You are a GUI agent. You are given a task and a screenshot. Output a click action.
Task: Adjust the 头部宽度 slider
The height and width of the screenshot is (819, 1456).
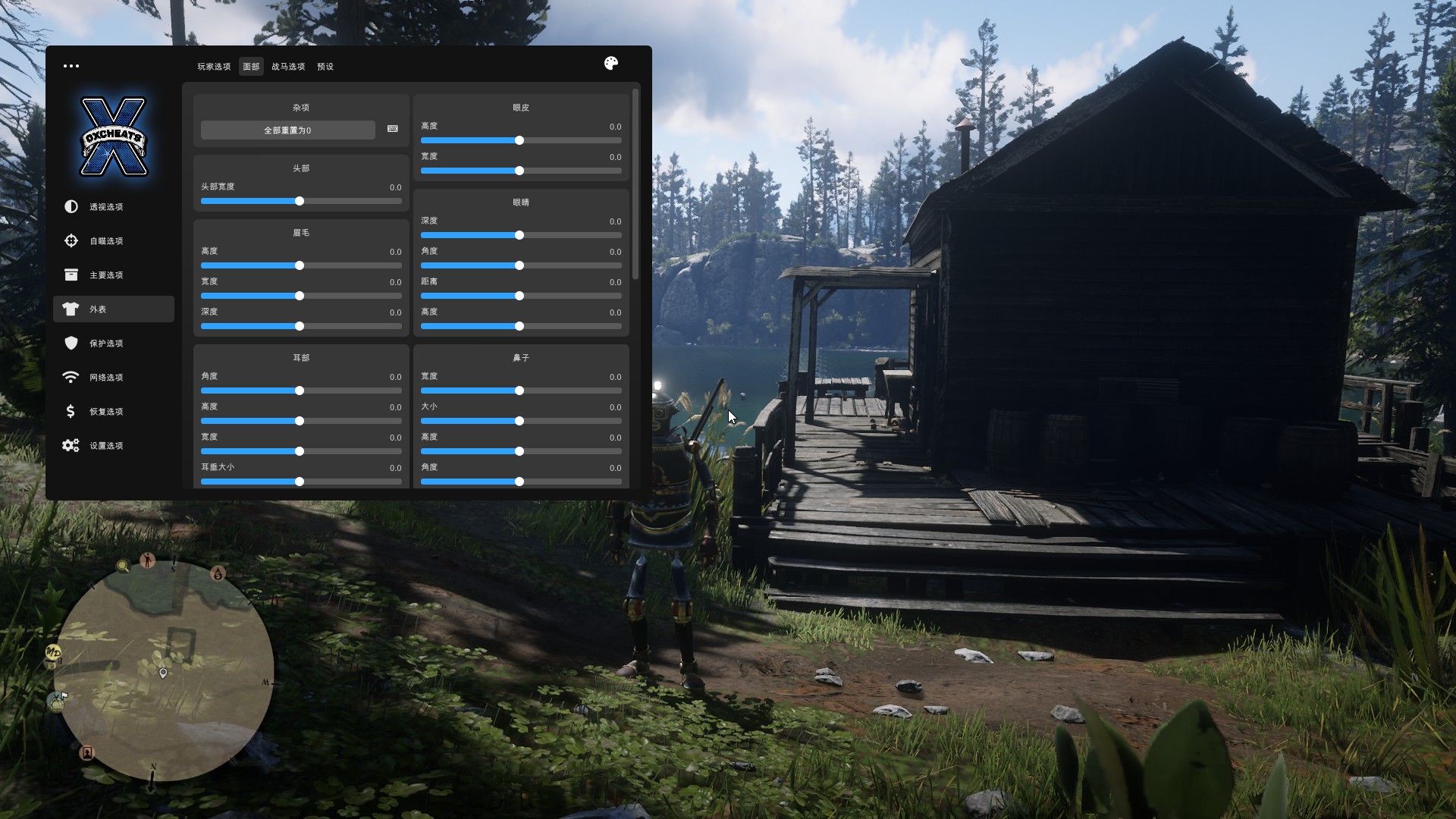[300, 201]
